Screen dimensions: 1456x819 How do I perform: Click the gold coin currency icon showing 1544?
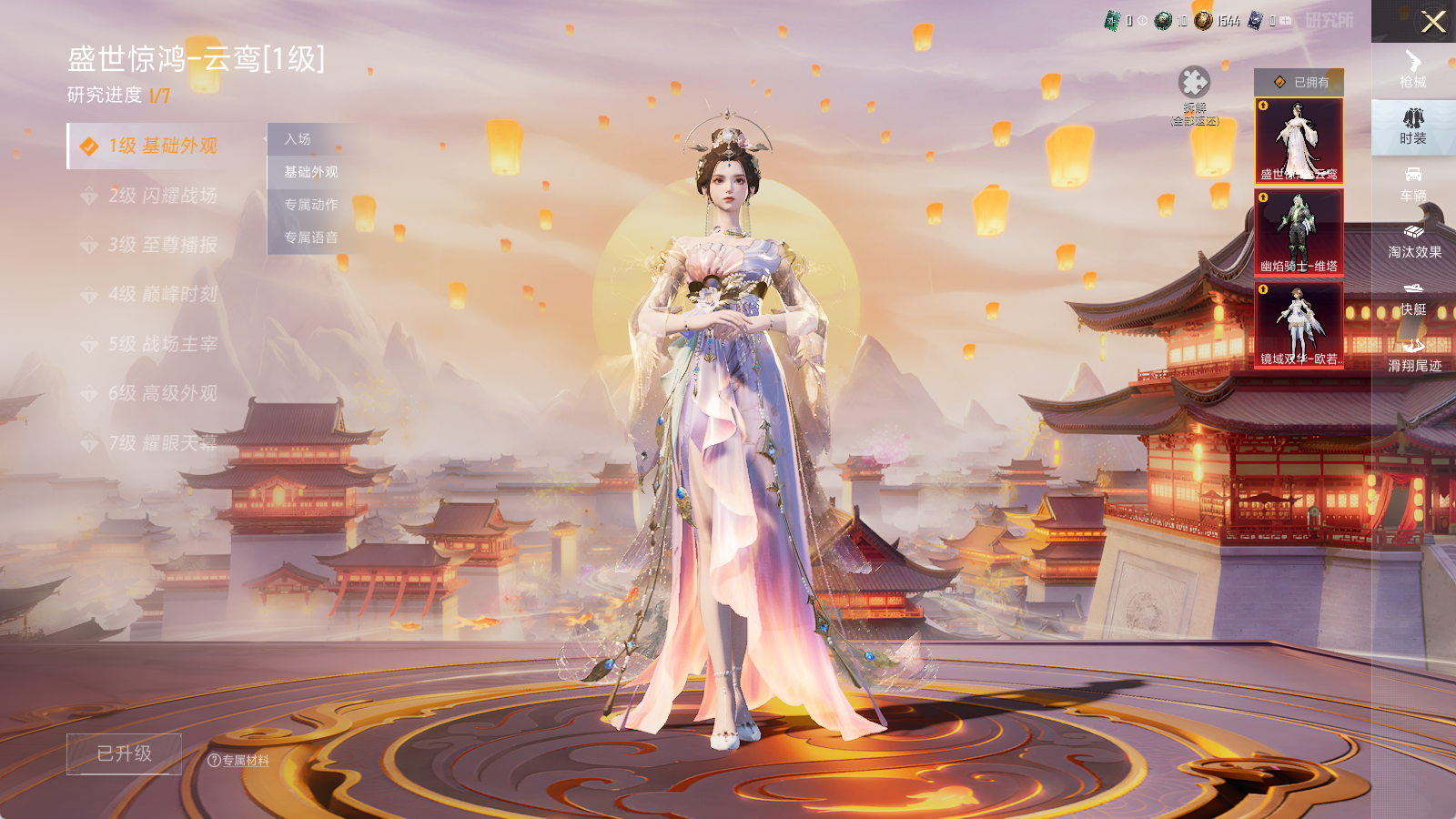point(1203,20)
